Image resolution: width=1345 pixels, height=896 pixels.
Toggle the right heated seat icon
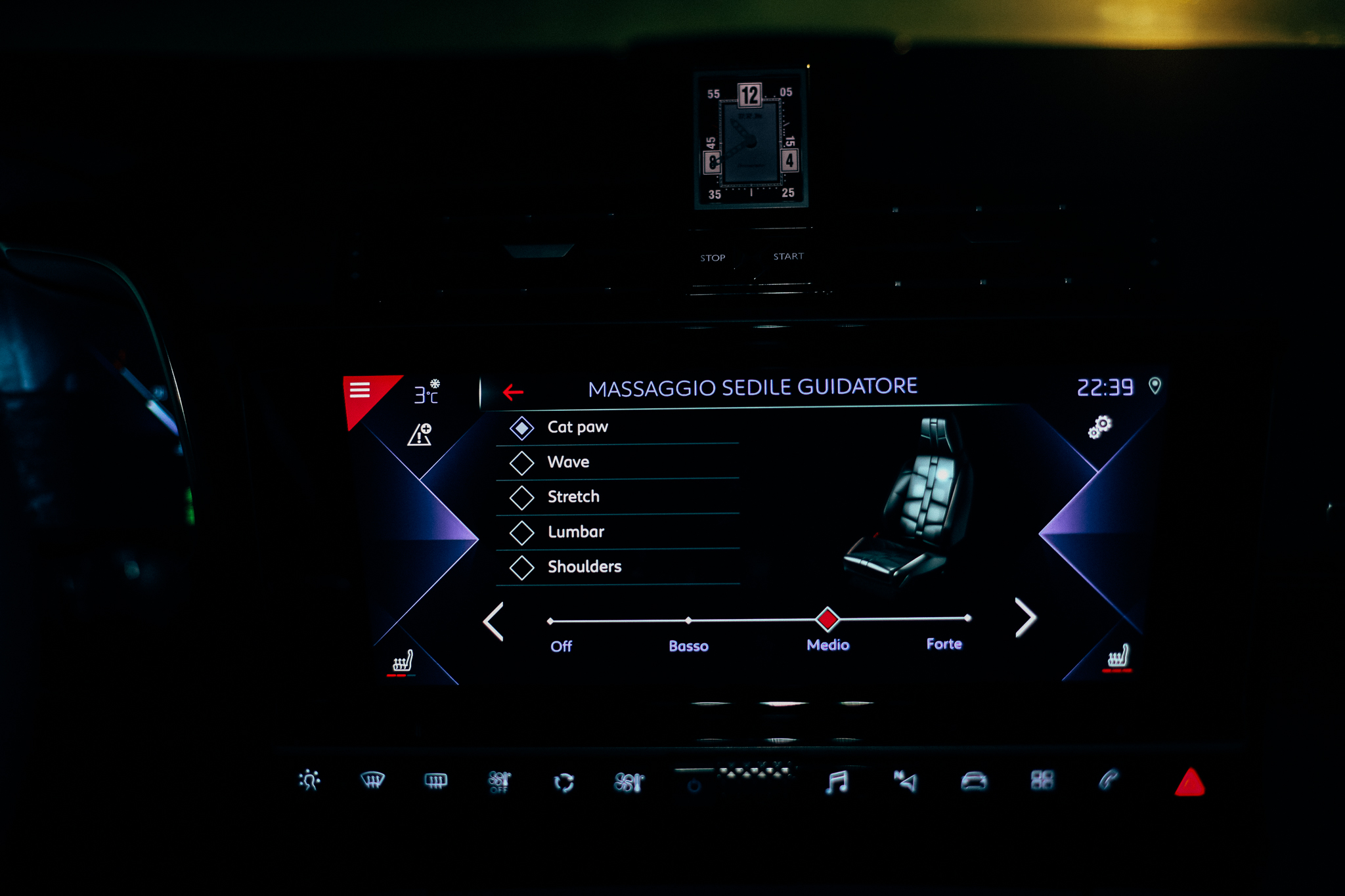coord(1118,656)
